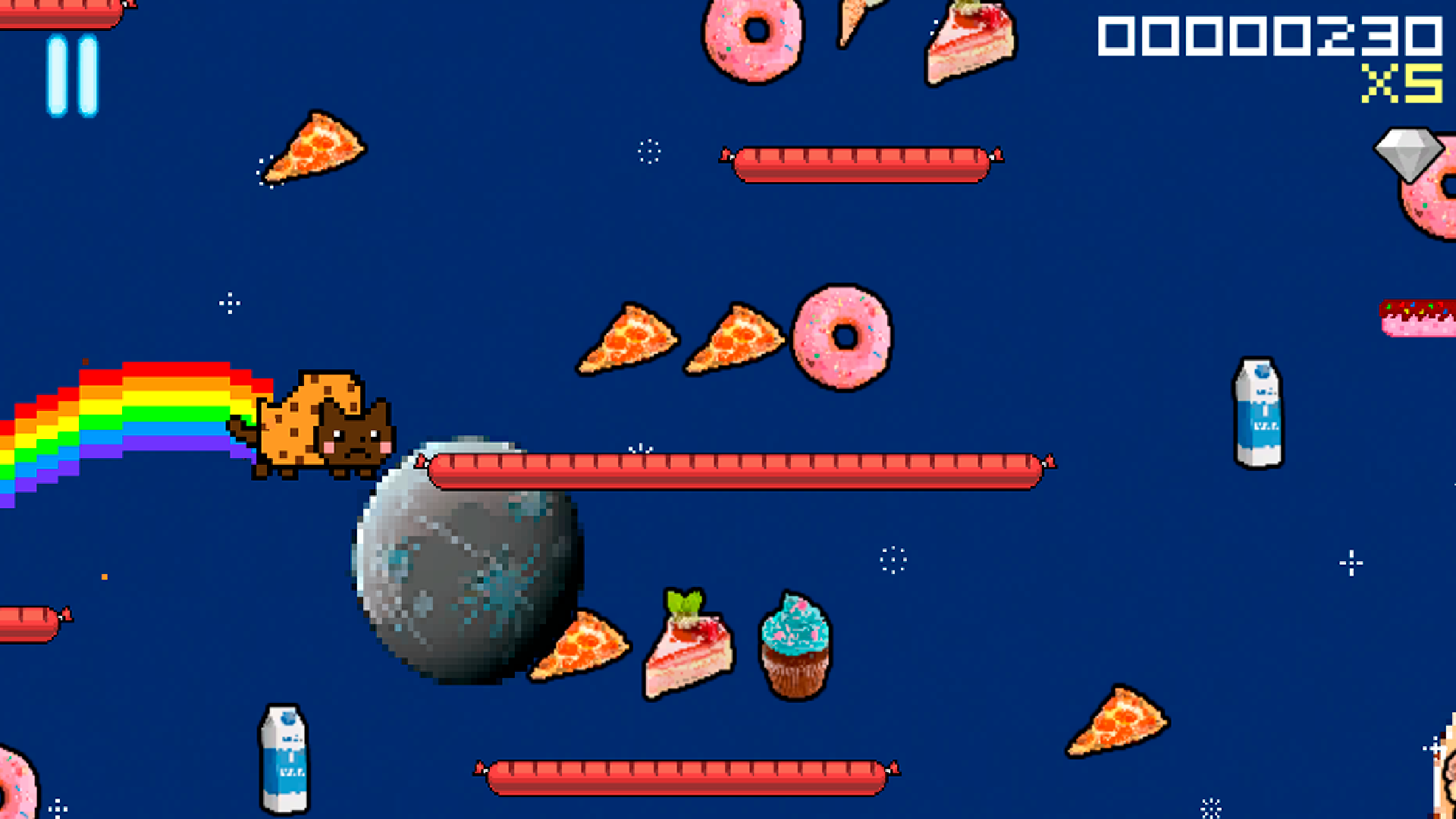Select the pink donut near the top

(755, 42)
